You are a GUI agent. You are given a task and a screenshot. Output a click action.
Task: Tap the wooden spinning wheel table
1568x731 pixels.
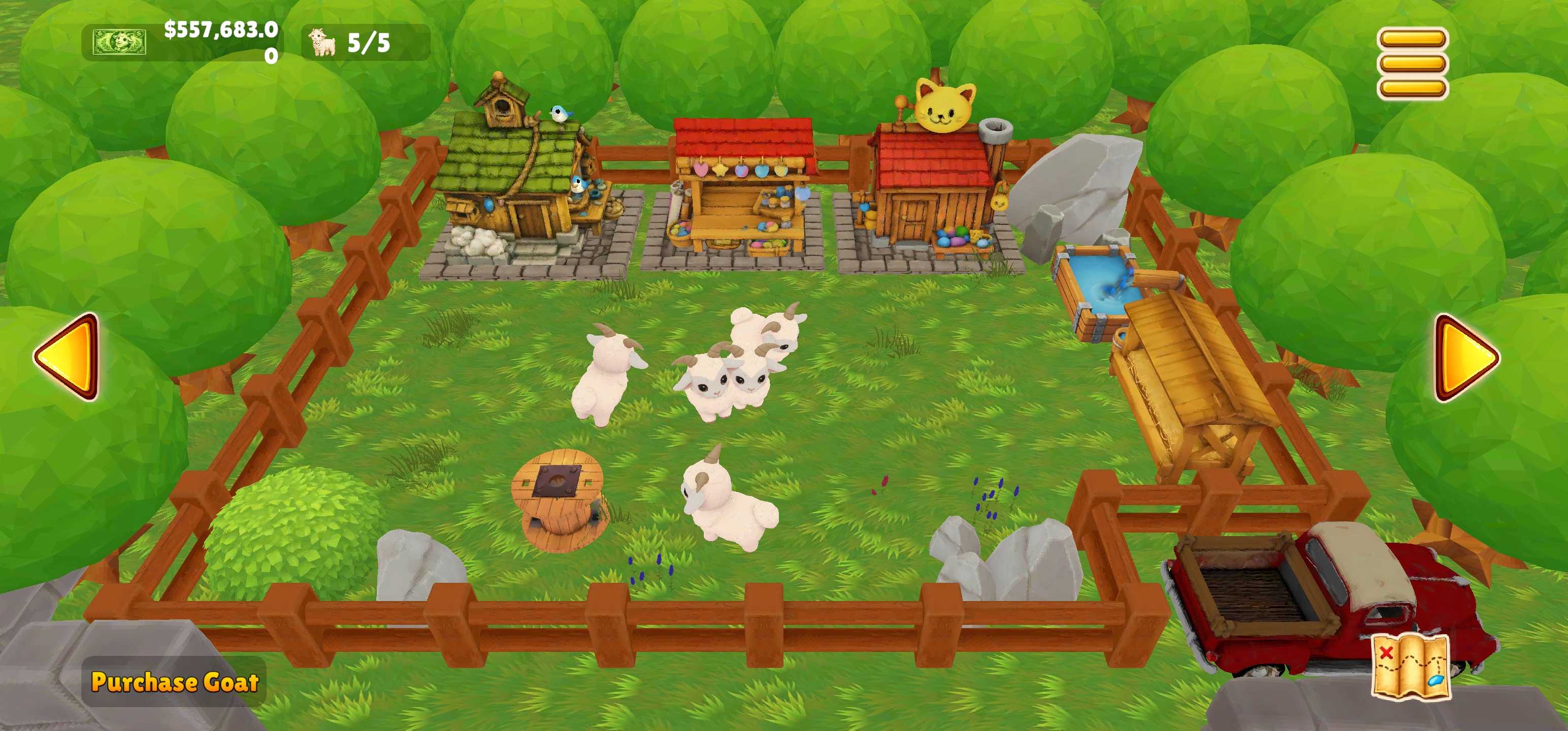coord(560,505)
